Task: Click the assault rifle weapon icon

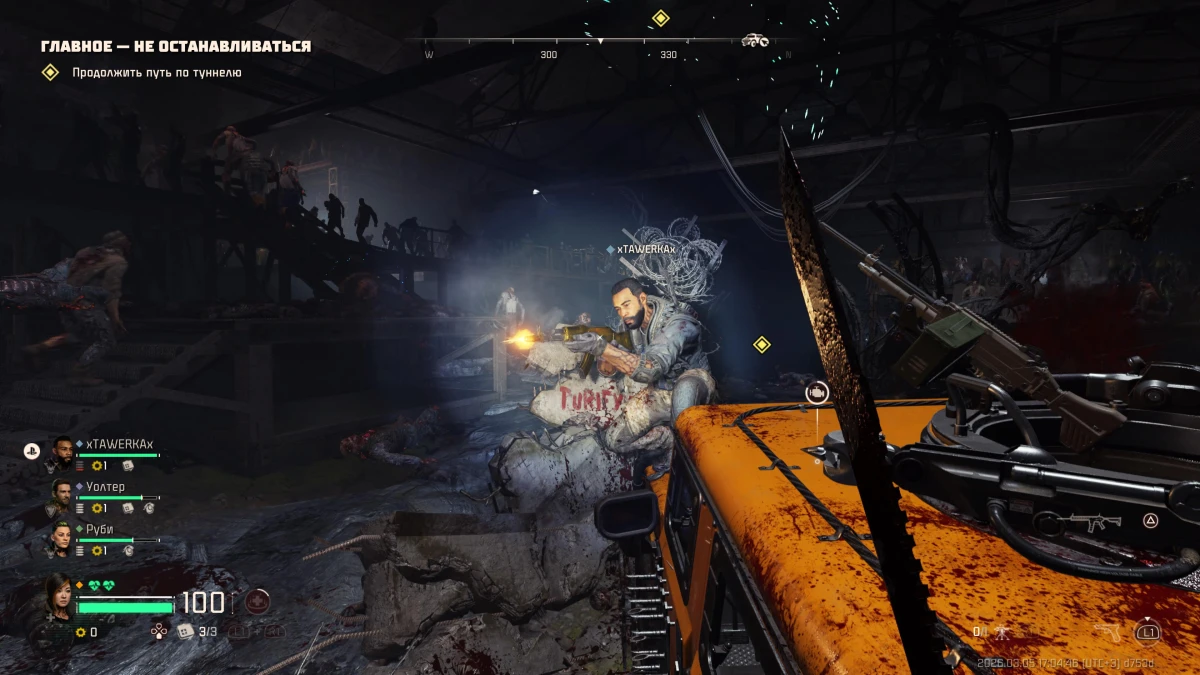Action: 1088,521
